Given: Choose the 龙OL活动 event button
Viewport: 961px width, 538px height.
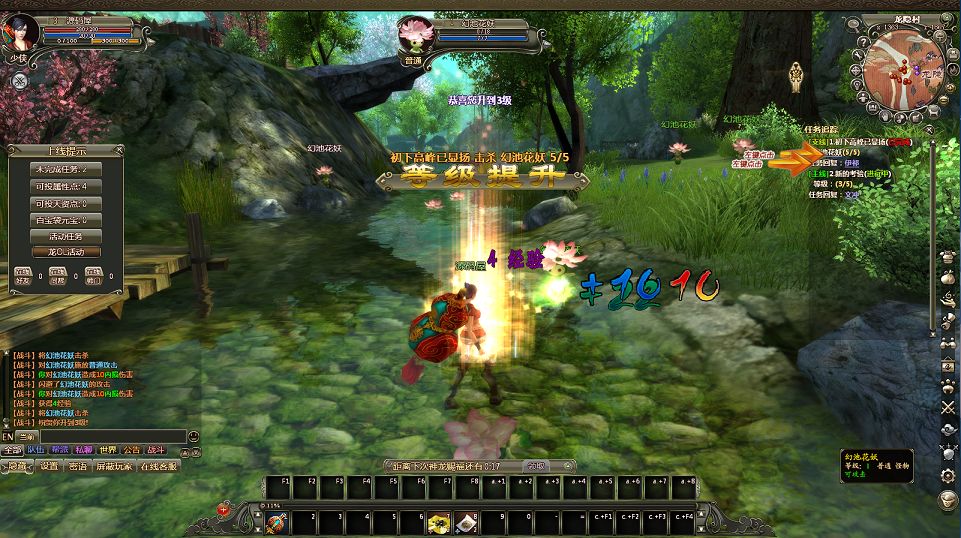Looking at the screenshot, I should (x=66, y=252).
